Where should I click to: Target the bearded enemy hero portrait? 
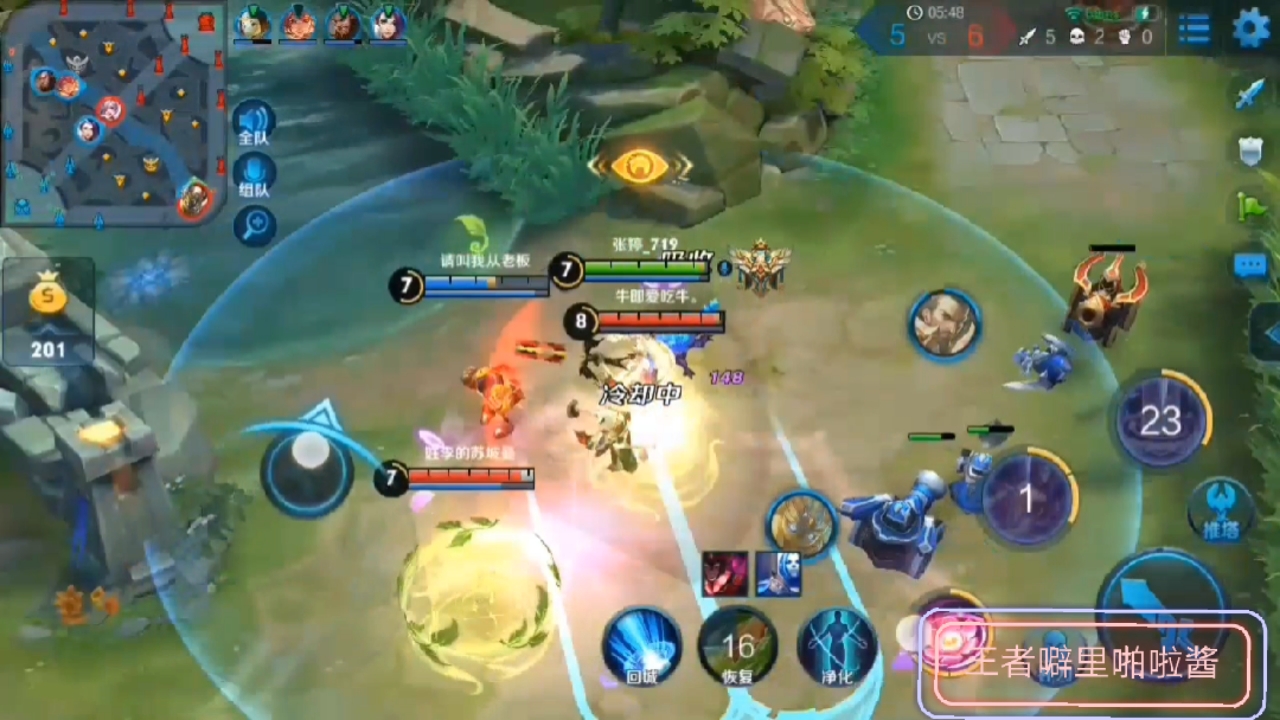tap(945, 323)
